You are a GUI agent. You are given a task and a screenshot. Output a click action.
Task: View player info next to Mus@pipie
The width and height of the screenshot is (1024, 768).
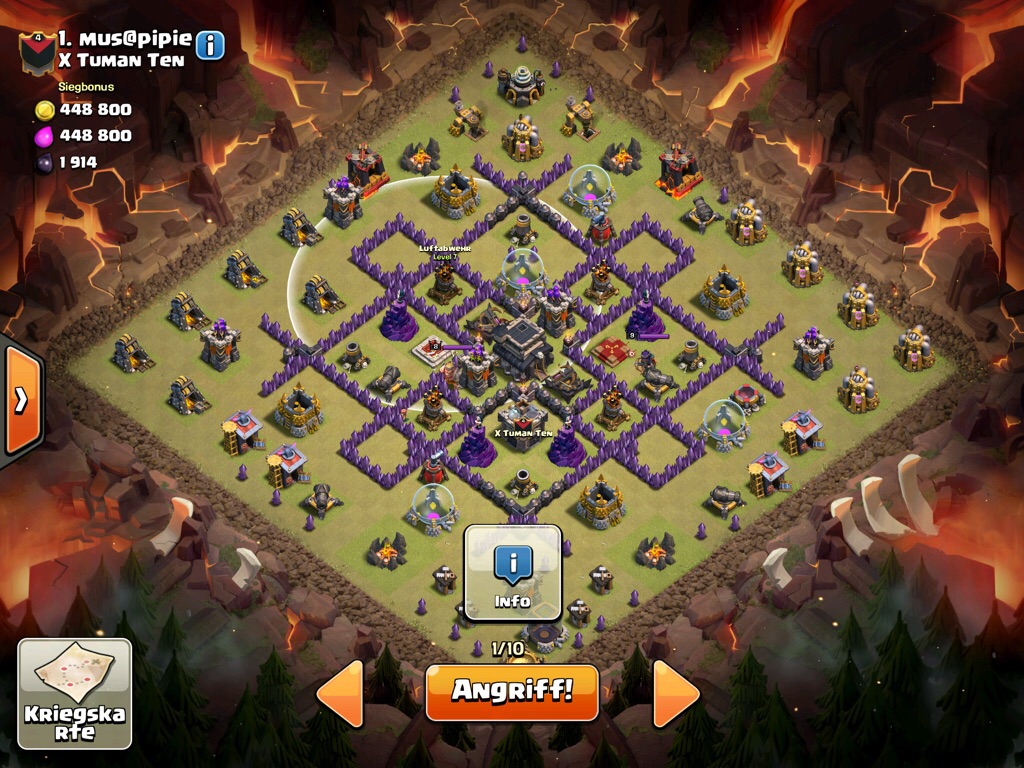tap(210, 45)
